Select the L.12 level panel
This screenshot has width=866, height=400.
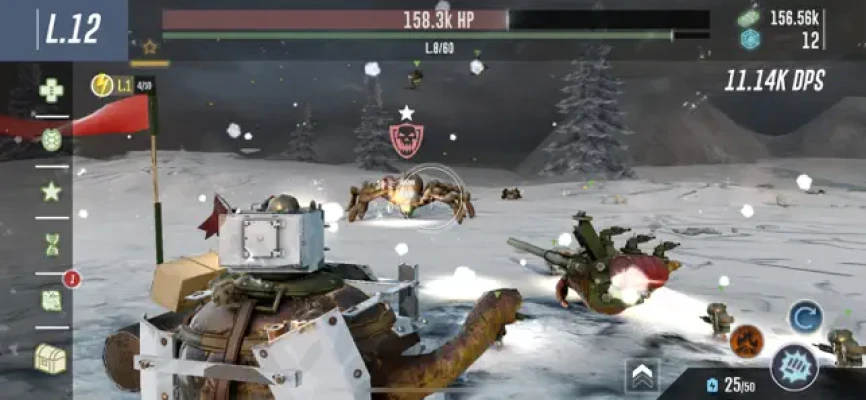coord(73,30)
